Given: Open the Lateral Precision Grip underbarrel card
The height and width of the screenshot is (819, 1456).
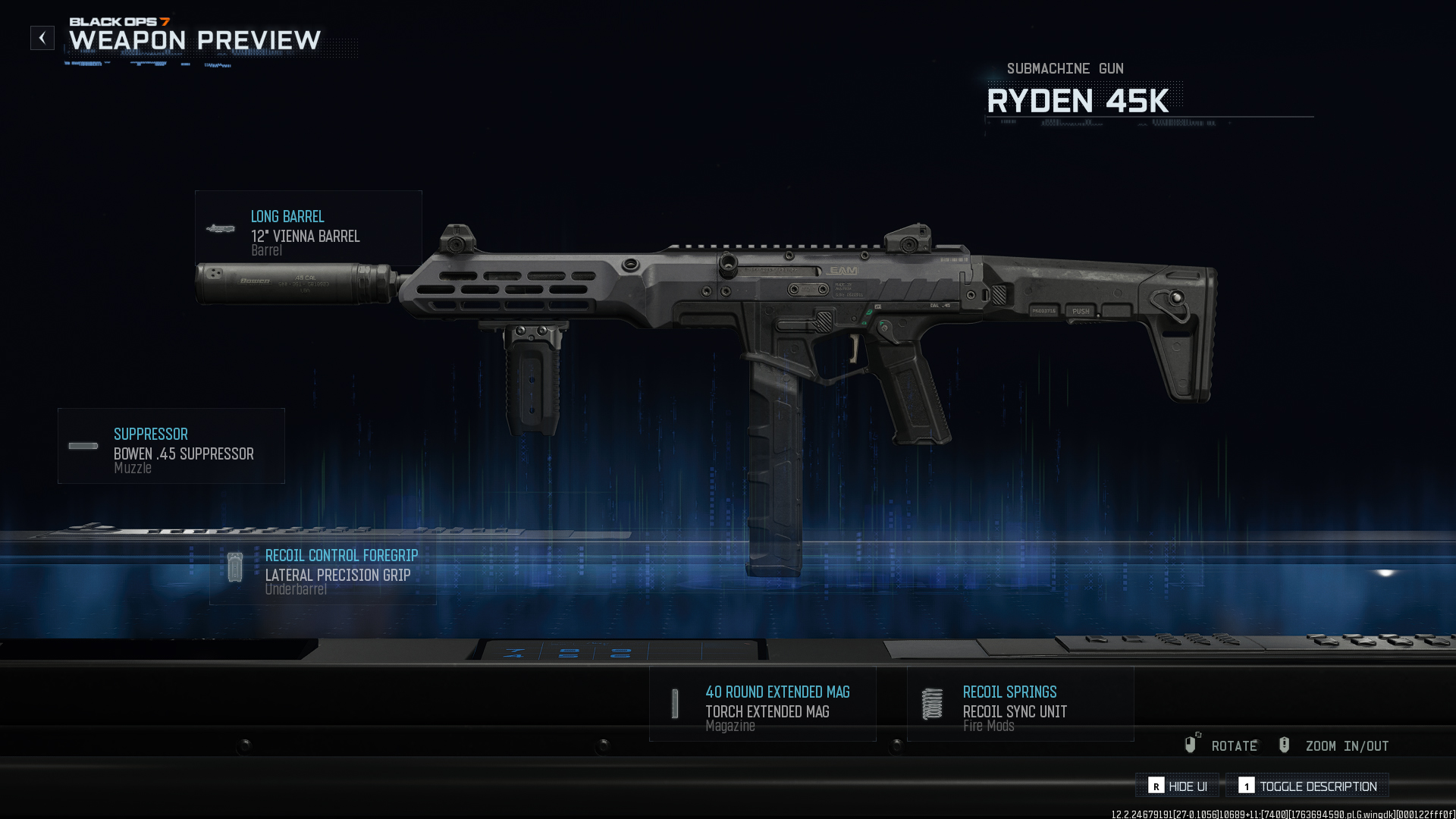Looking at the screenshot, I should point(323,570).
